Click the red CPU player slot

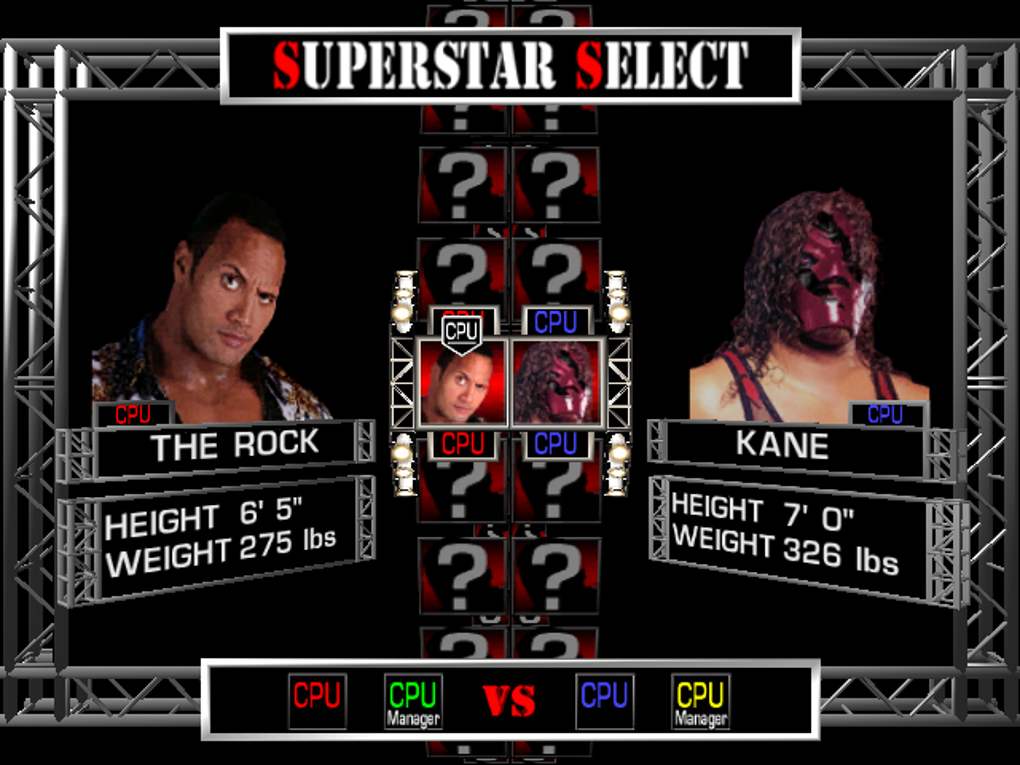point(317,700)
